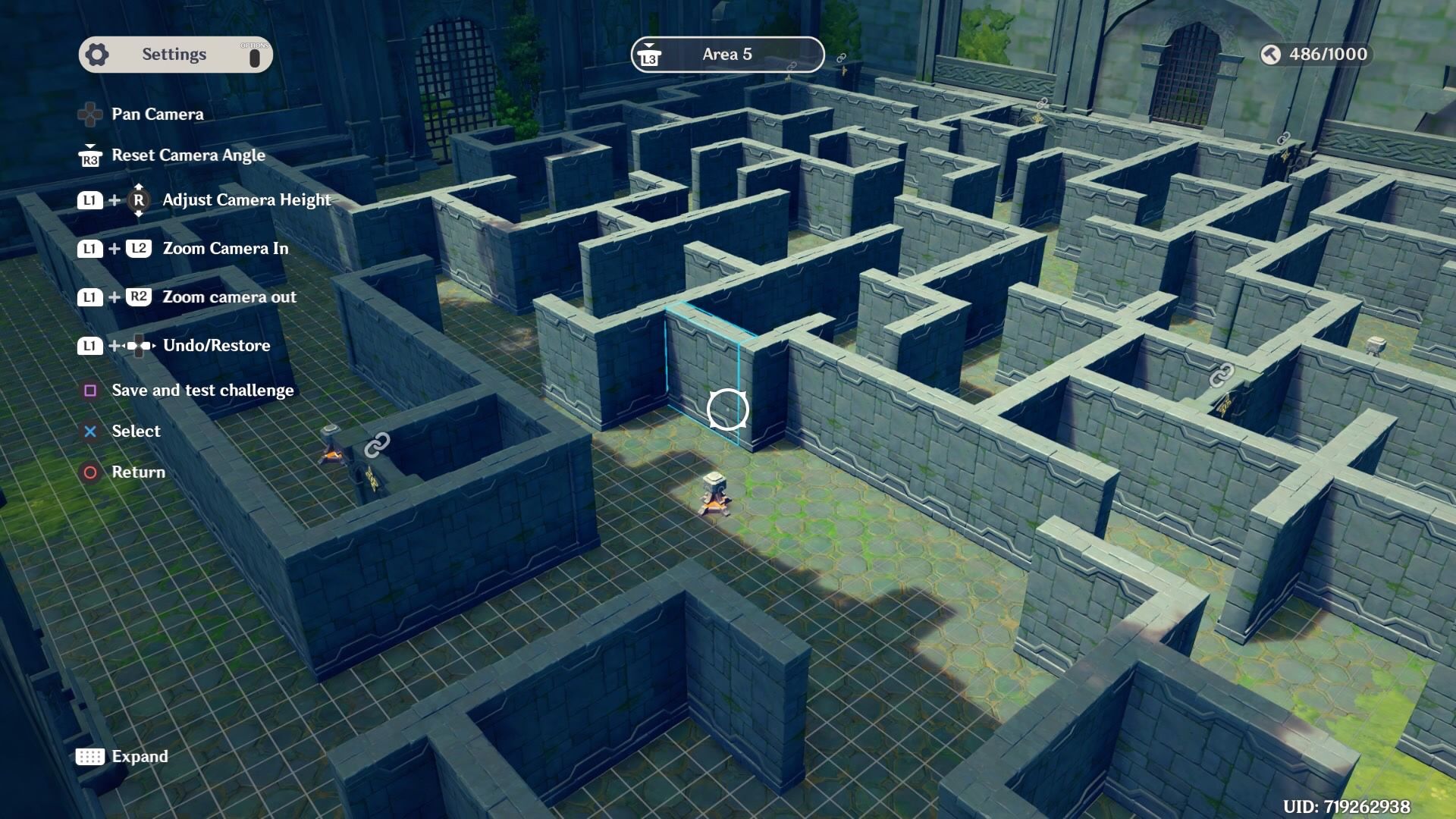Viewport: 1456px width, 819px height.
Task: Click Save and test challenge
Action: (x=202, y=390)
